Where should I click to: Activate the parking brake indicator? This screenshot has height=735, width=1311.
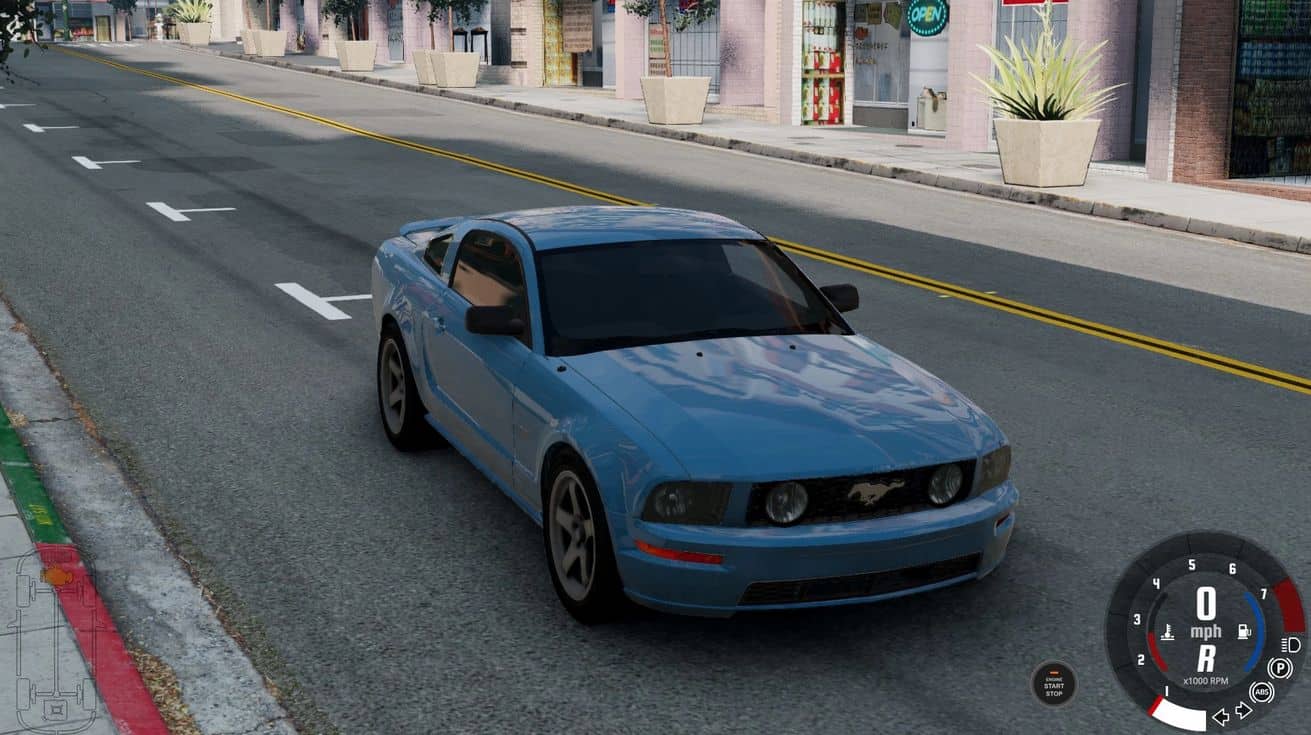1279,668
